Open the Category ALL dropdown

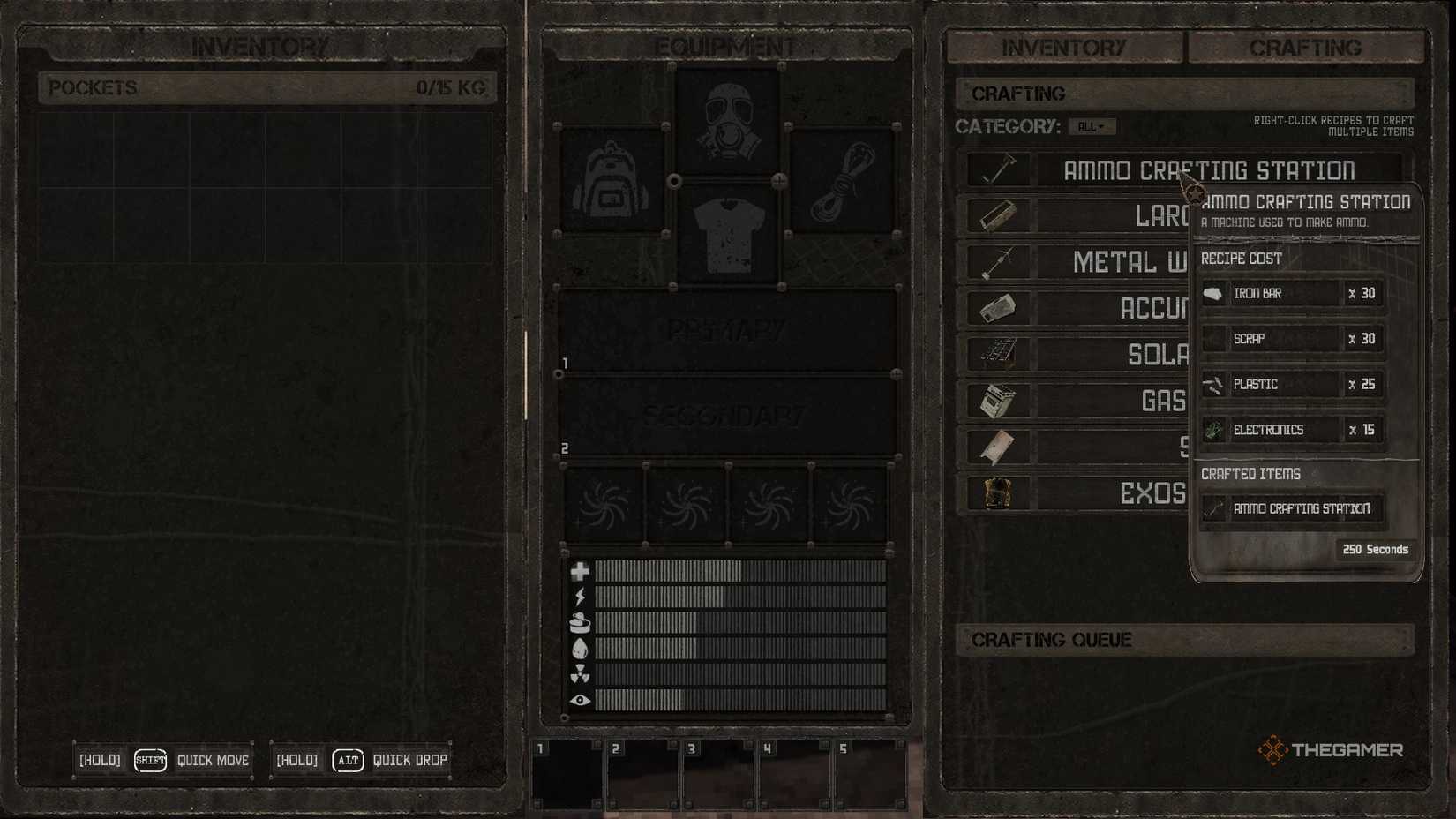coord(1094,125)
